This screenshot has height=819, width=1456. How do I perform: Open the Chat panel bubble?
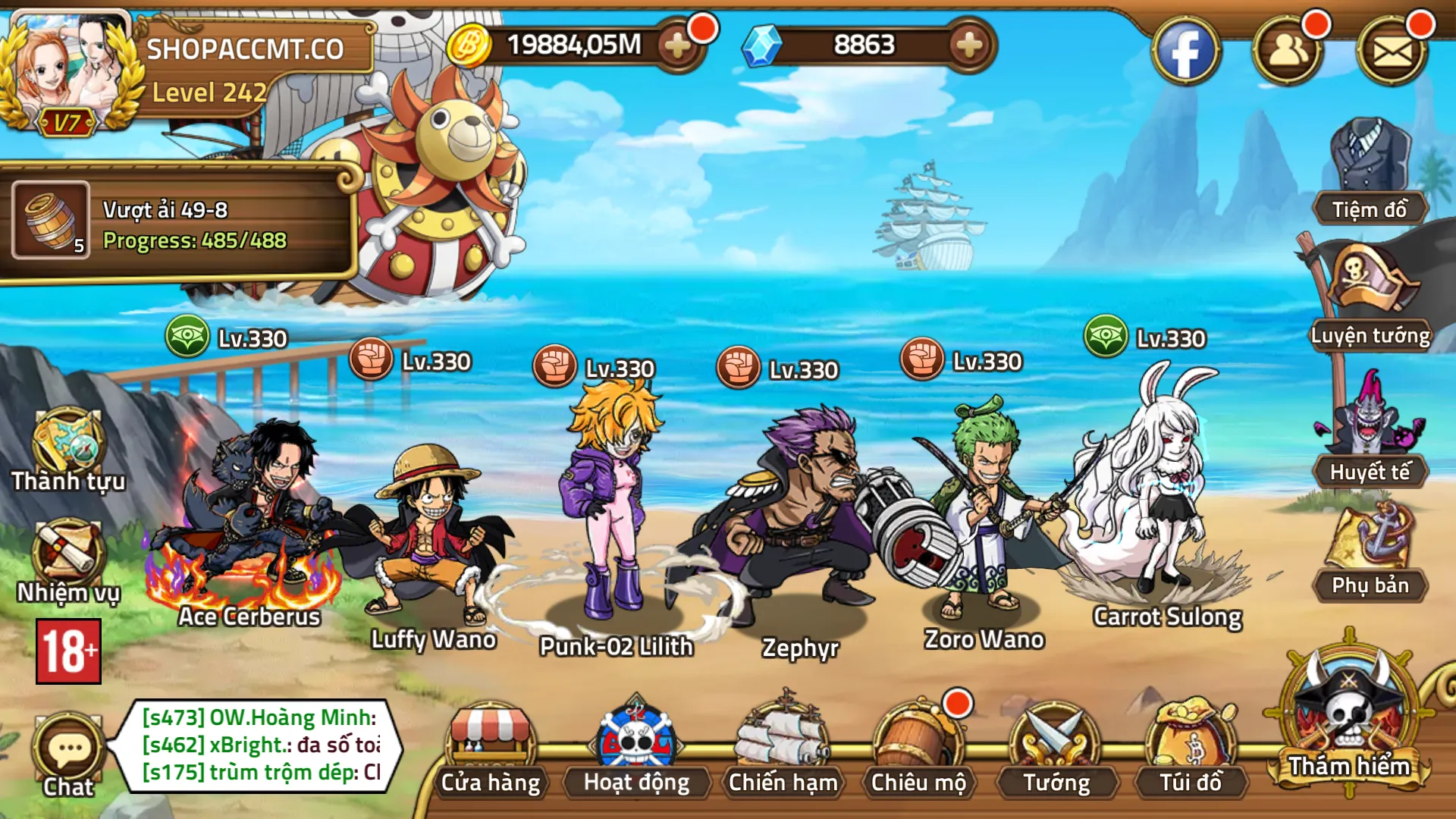coord(68,747)
